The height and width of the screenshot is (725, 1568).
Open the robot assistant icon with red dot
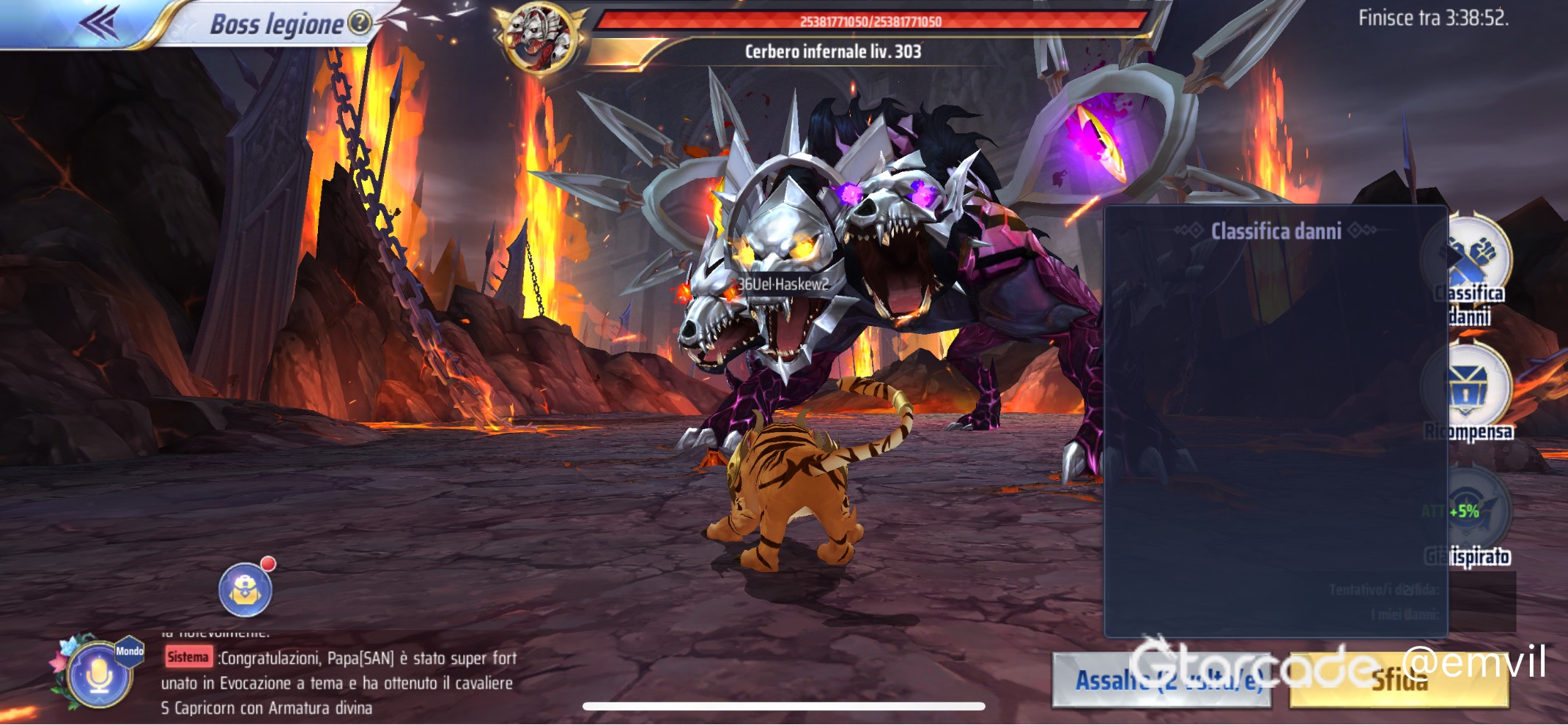click(x=245, y=590)
